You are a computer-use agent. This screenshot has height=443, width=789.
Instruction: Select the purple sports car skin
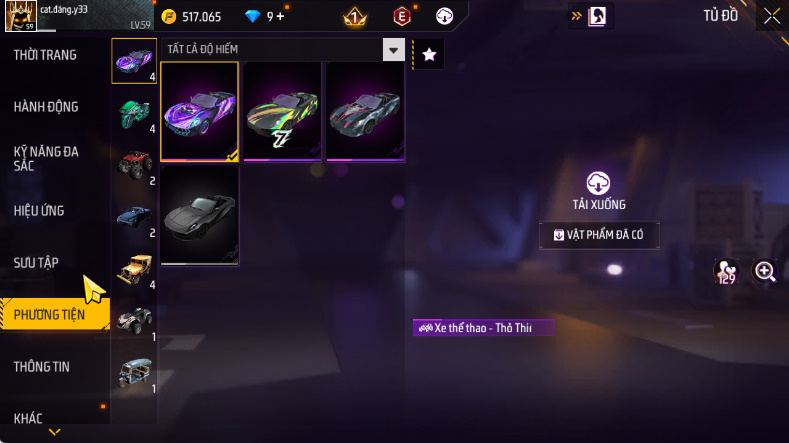coord(199,111)
